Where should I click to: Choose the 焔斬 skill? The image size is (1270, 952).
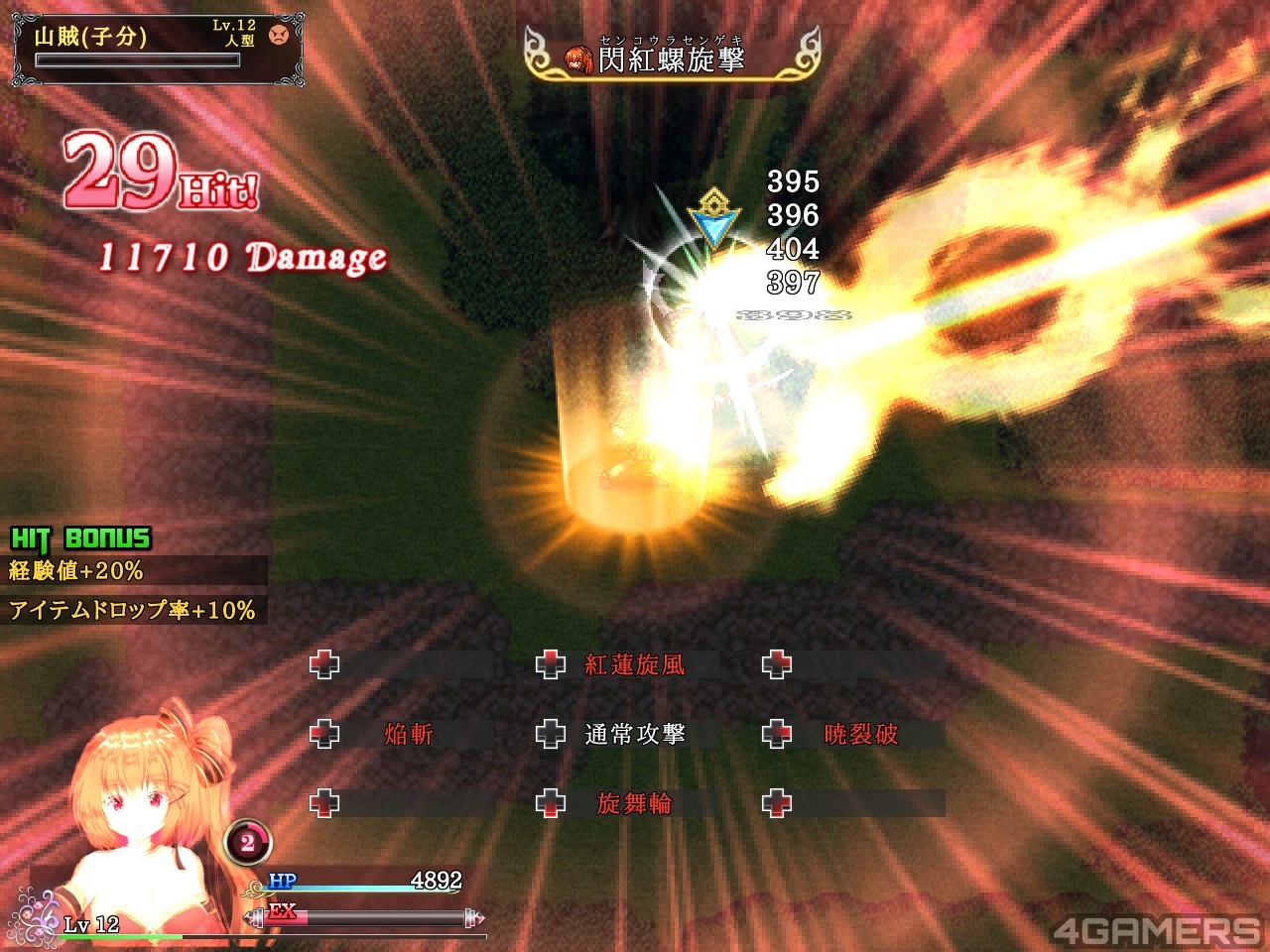[x=409, y=734]
